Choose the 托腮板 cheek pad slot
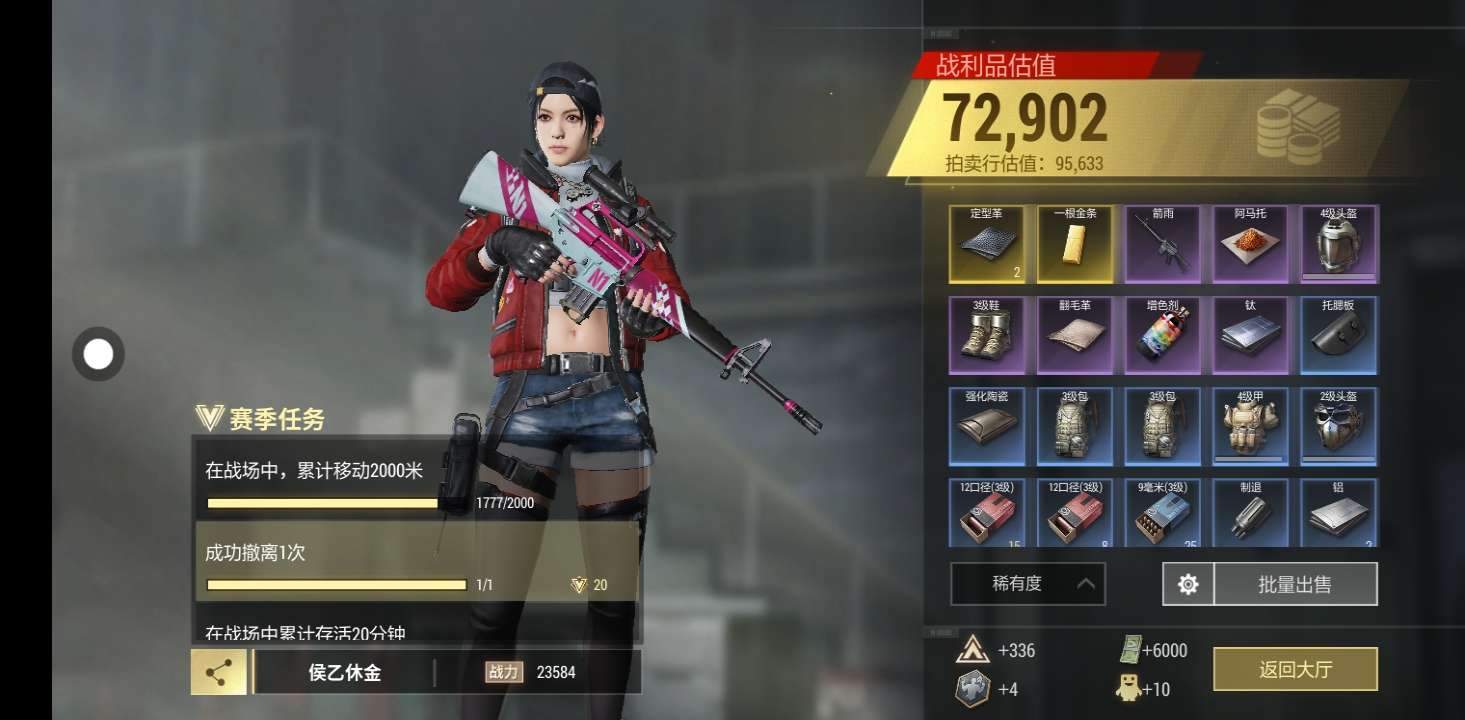The height and width of the screenshot is (720, 1465). [x=1339, y=335]
